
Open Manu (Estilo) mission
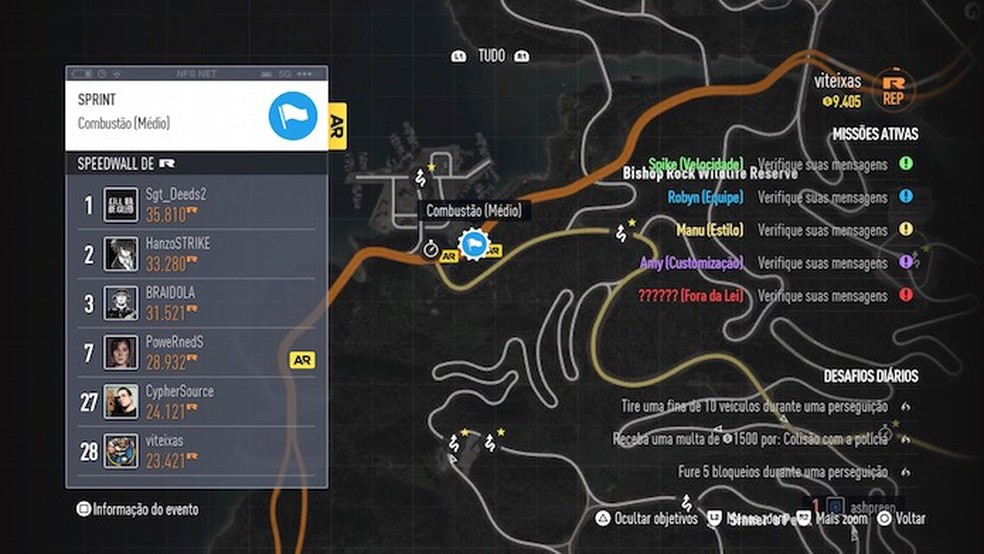(710, 230)
